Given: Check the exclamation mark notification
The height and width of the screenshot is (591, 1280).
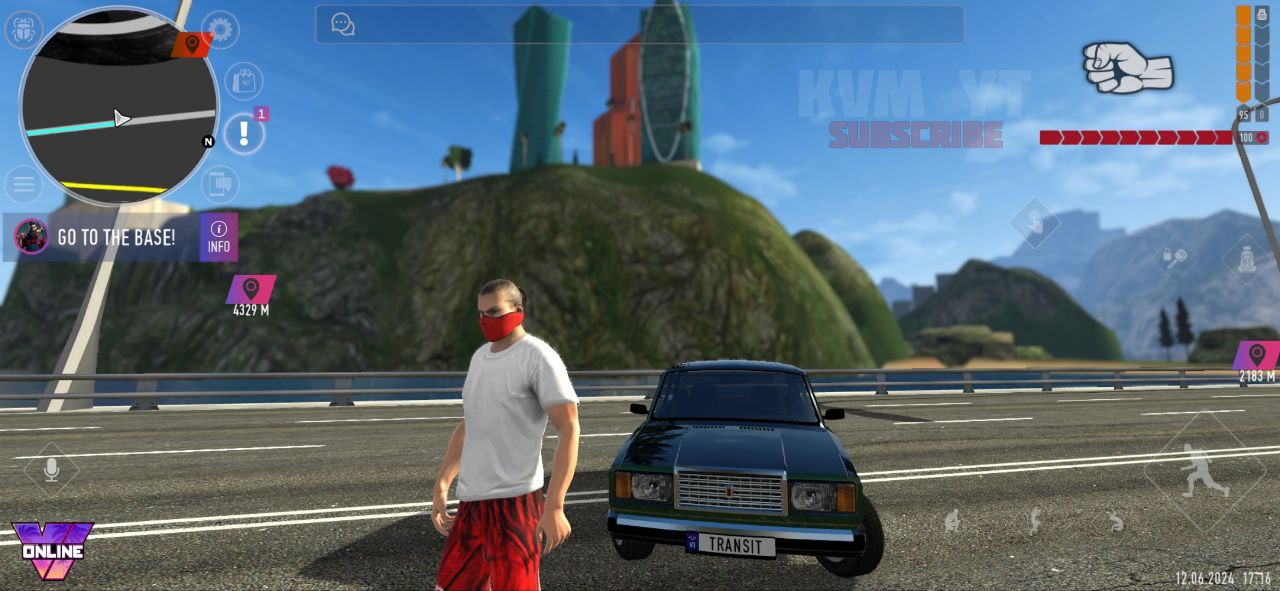Looking at the screenshot, I should pos(243,133).
